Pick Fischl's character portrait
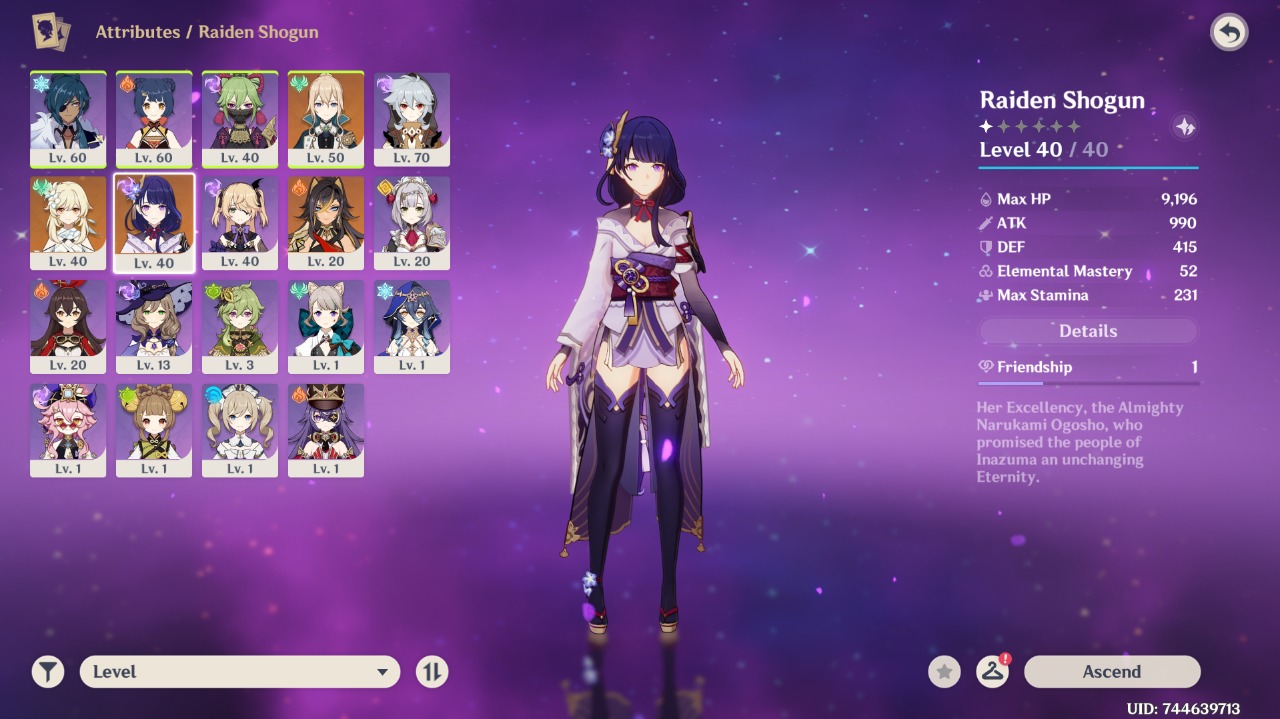The height and width of the screenshot is (719, 1280). click(x=240, y=222)
